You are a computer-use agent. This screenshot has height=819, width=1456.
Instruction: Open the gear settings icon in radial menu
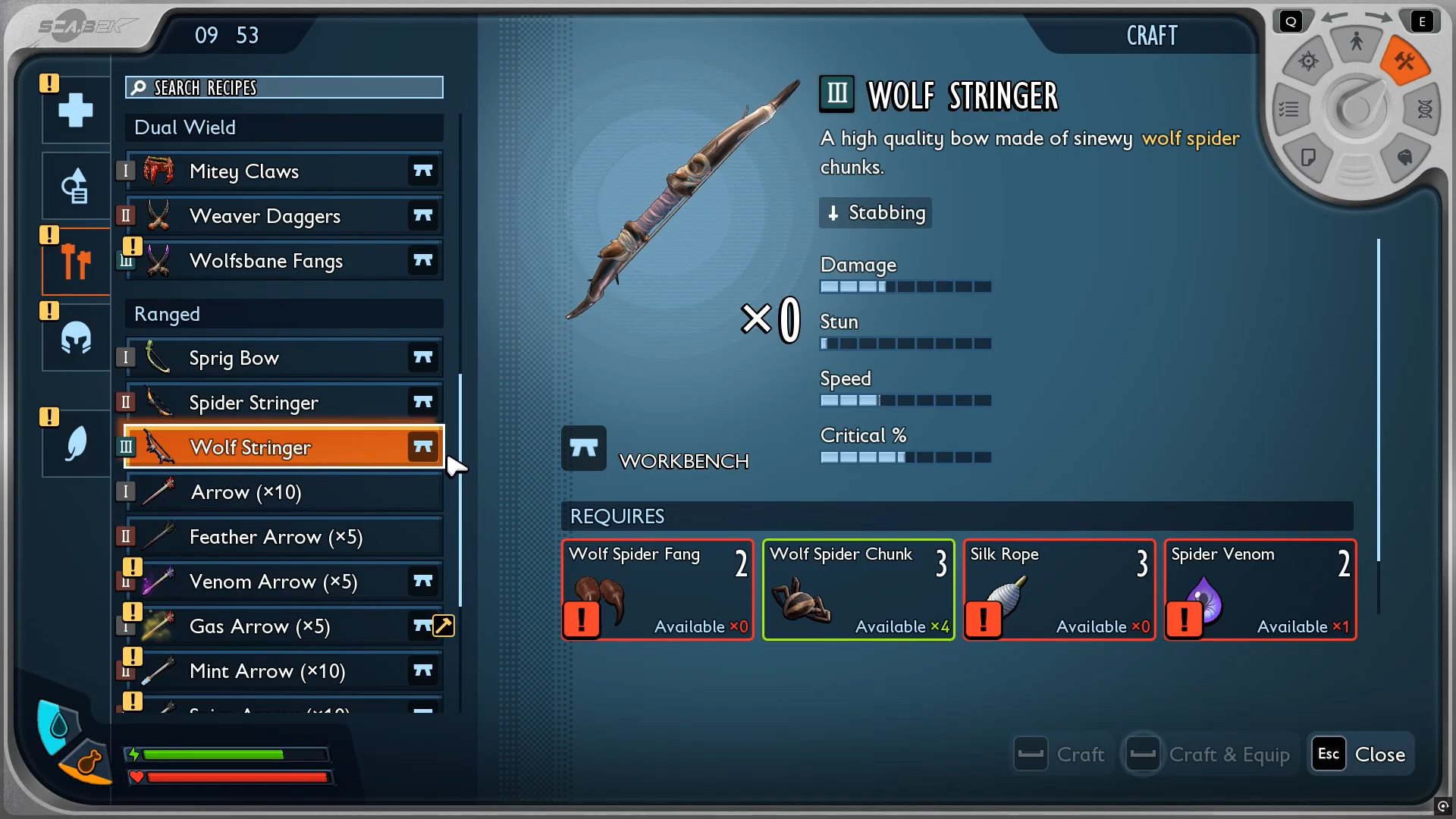coord(1308,61)
